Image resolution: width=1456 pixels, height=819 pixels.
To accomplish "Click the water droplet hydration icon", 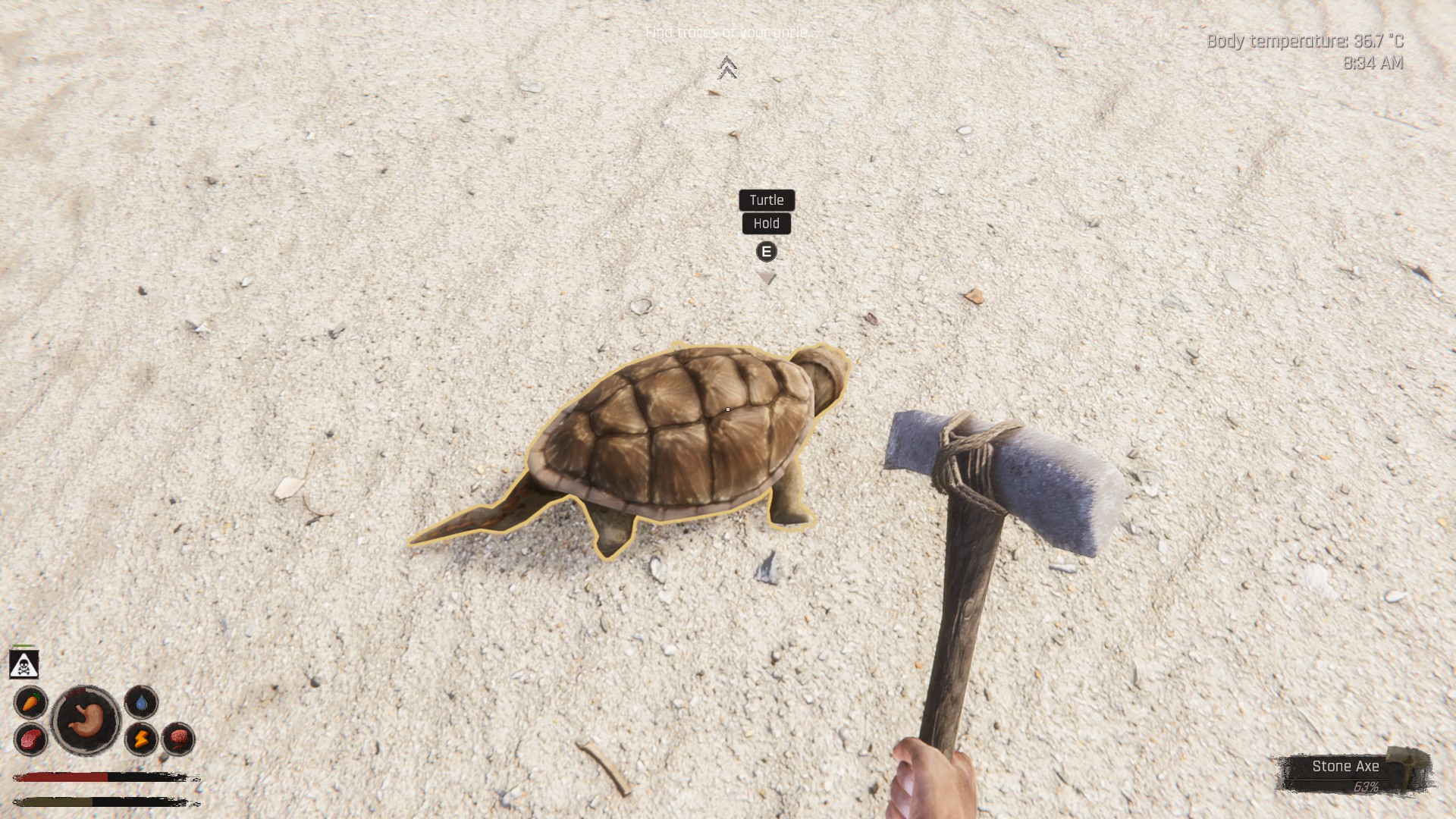I will (x=141, y=702).
